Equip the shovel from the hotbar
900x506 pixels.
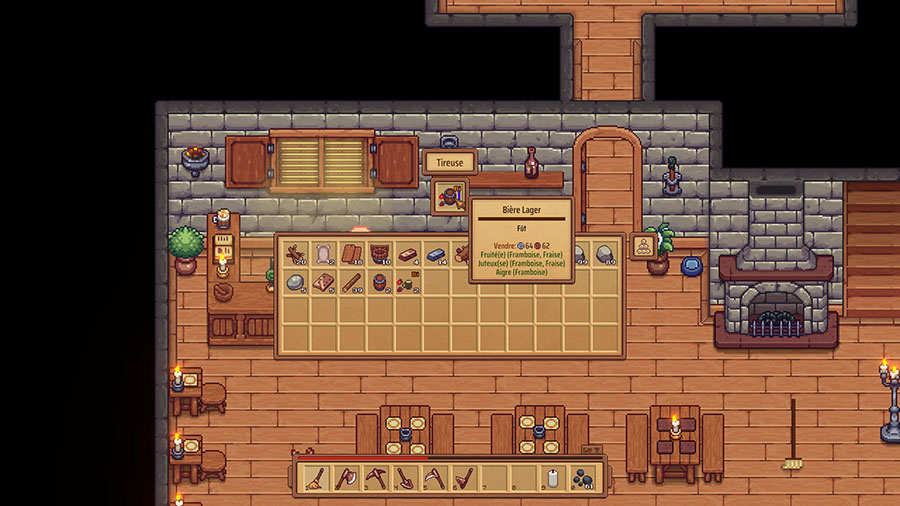(403, 478)
